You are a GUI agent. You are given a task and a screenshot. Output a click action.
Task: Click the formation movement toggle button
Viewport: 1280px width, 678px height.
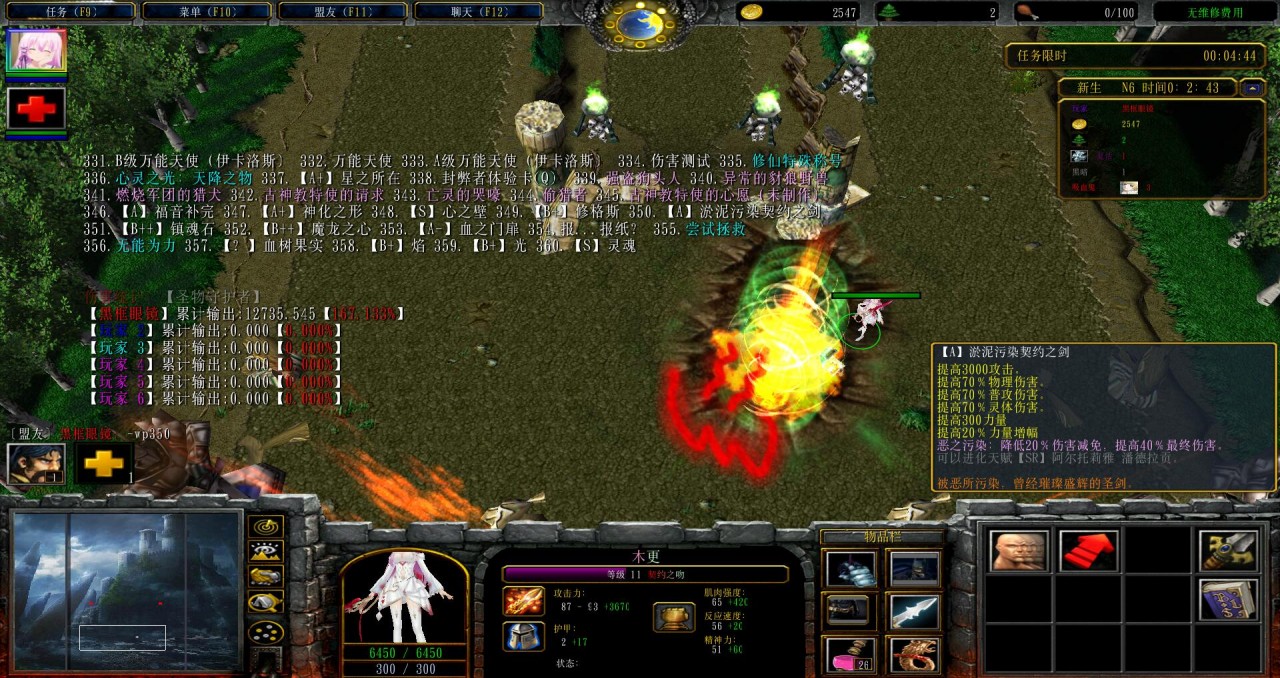coord(265,632)
